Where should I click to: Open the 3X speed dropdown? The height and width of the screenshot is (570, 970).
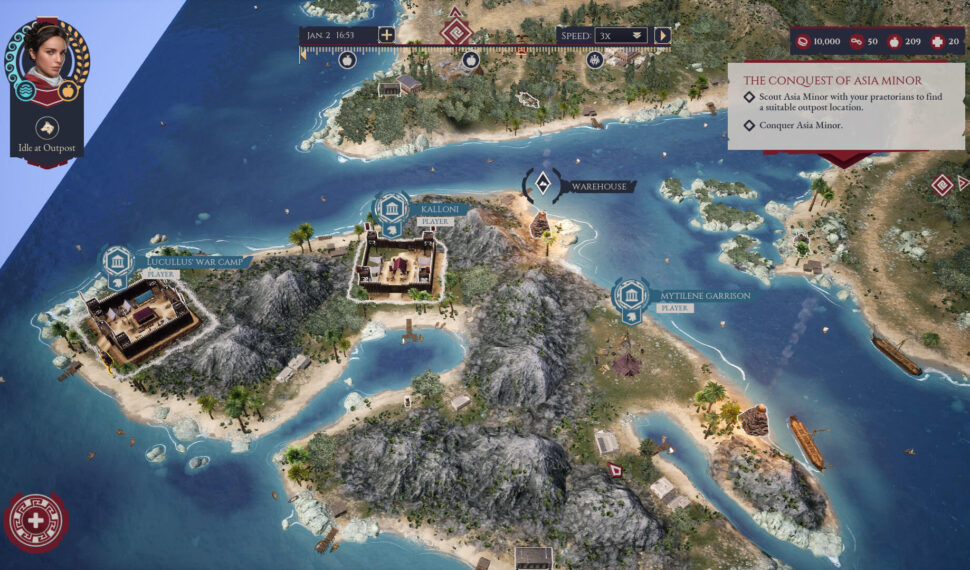(x=620, y=35)
